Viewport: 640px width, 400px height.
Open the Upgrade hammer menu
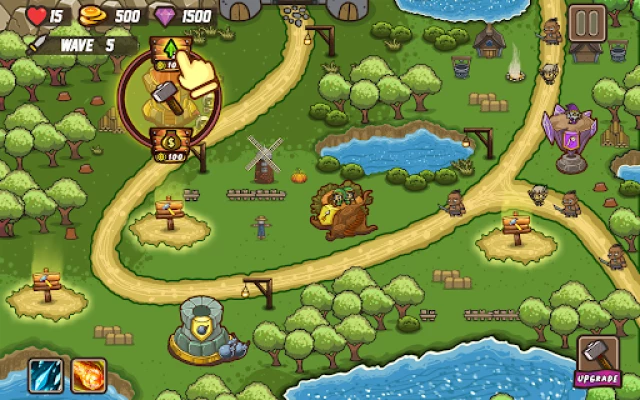598,359
